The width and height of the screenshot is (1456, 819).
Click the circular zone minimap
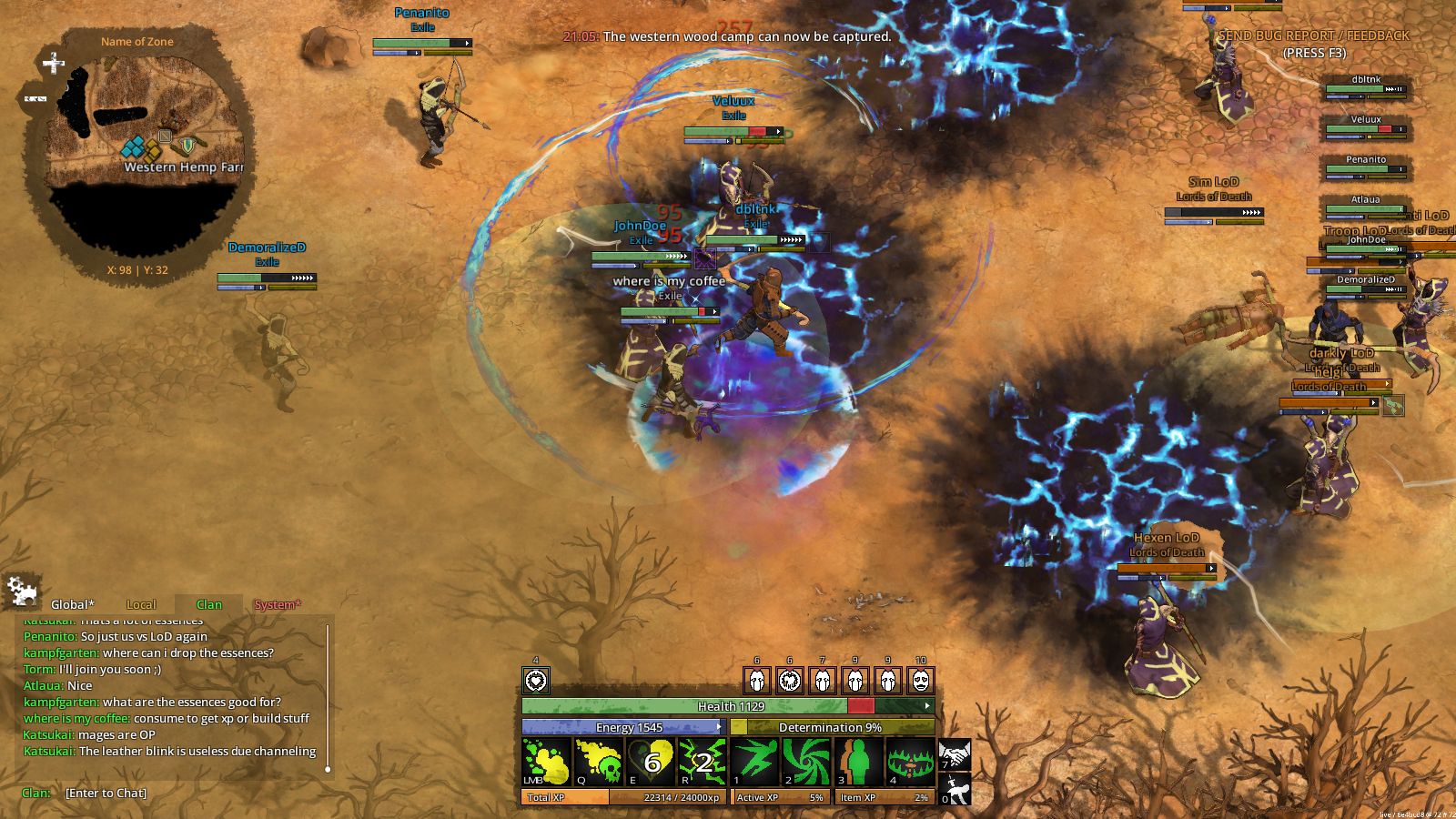[136, 150]
